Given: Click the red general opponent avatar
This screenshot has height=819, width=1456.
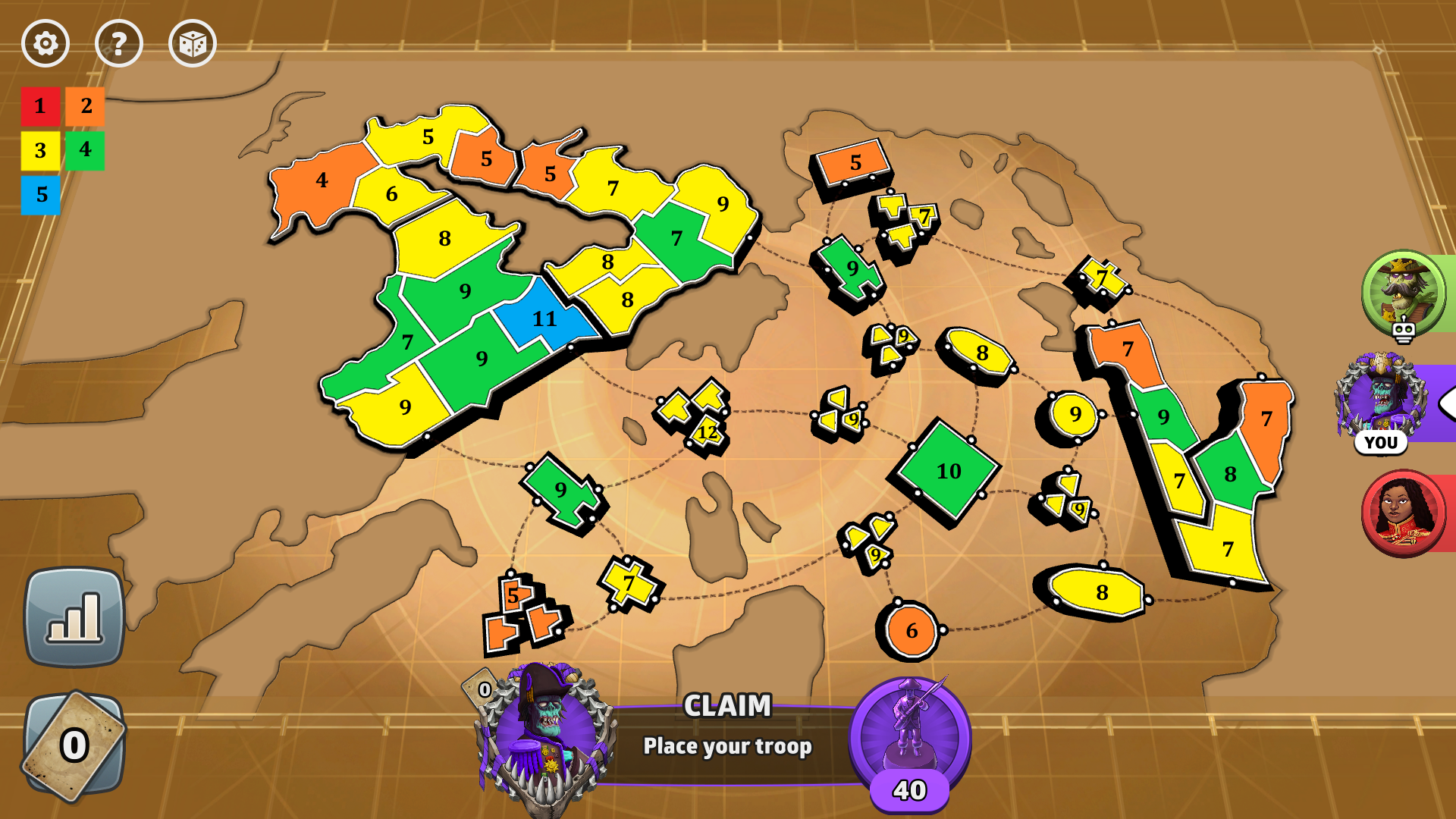Looking at the screenshot, I should [x=1404, y=512].
